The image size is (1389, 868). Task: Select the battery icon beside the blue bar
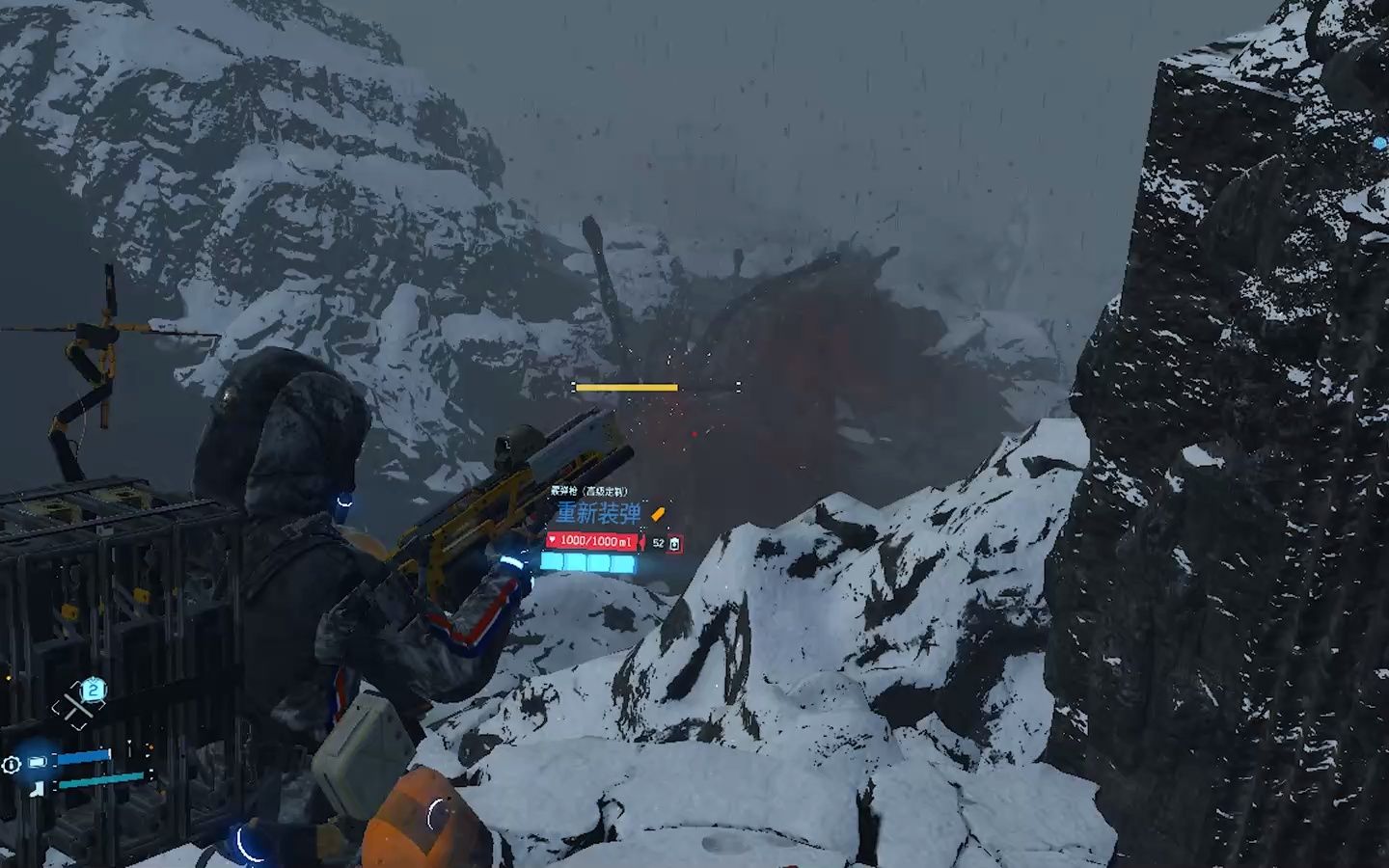pyautogui.click(x=38, y=762)
